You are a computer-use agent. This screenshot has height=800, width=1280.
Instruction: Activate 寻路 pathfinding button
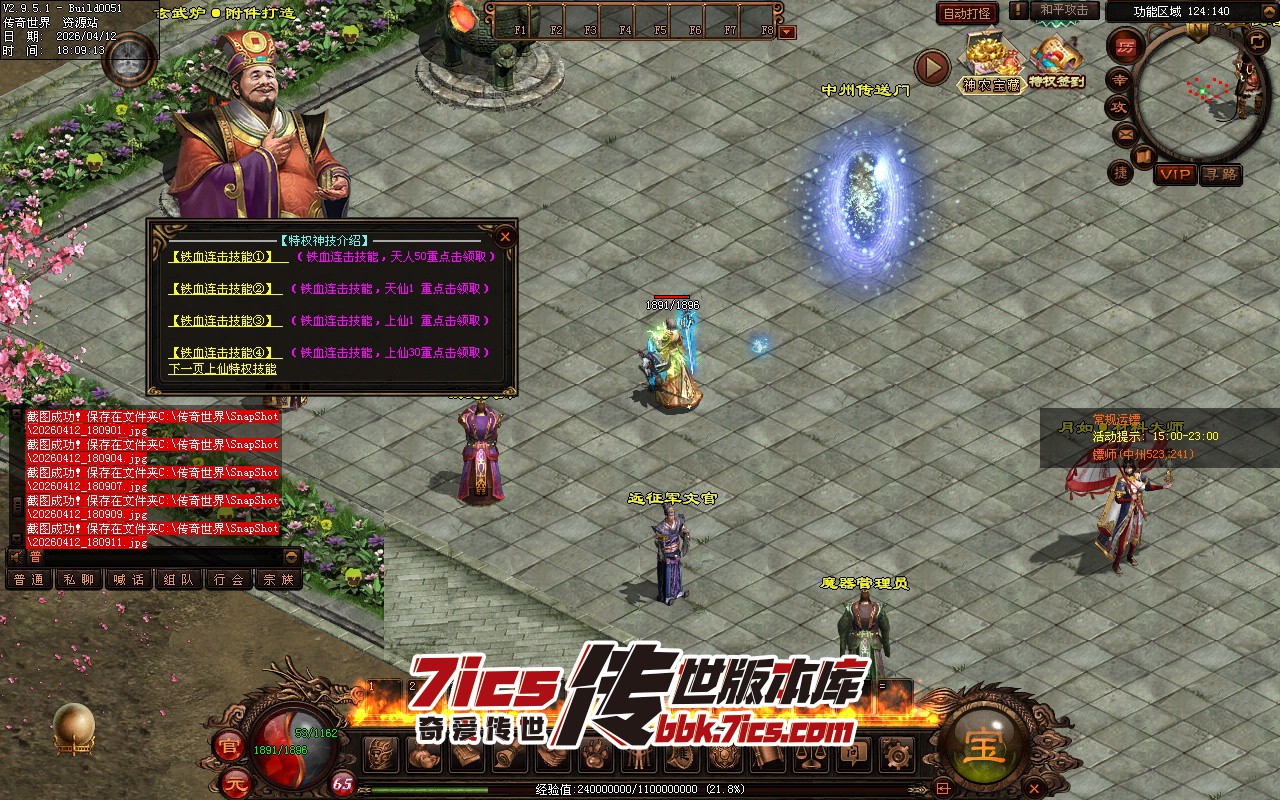1221,174
